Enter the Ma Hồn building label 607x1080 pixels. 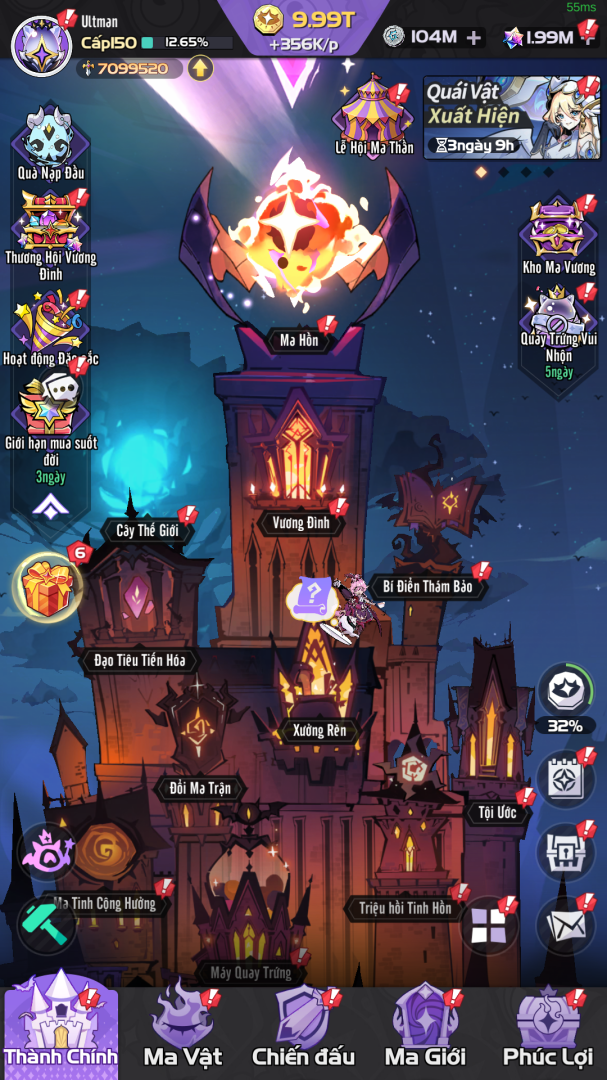click(x=299, y=341)
